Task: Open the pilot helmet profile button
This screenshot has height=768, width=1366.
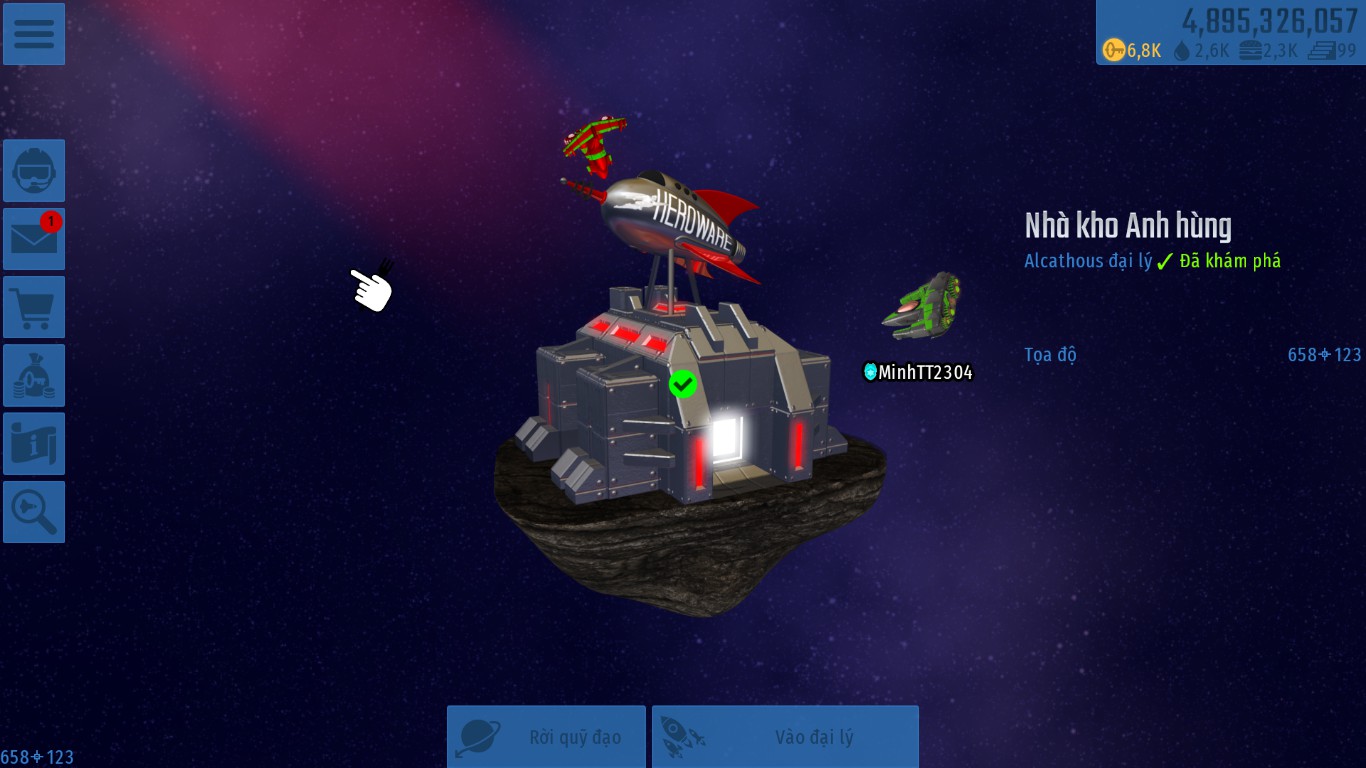Action: click(x=34, y=171)
